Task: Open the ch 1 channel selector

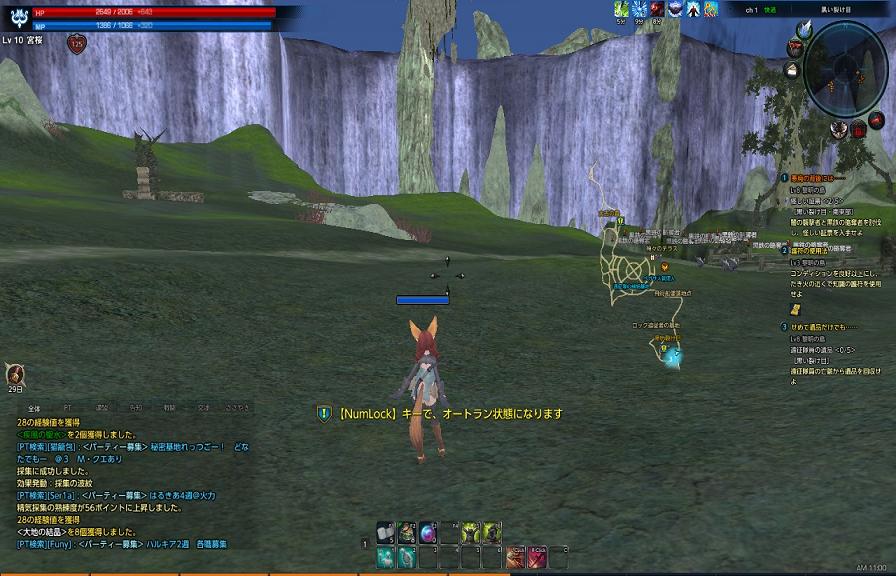Action: pyautogui.click(x=752, y=9)
